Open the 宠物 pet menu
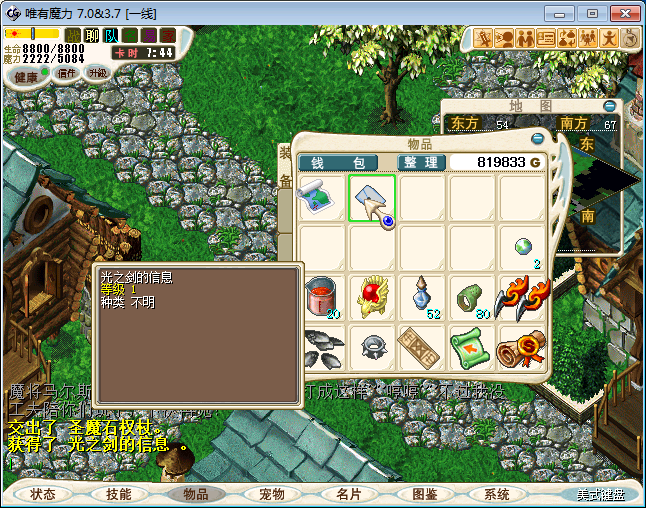This screenshot has height=508, width=646. click(x=272, y=494)
